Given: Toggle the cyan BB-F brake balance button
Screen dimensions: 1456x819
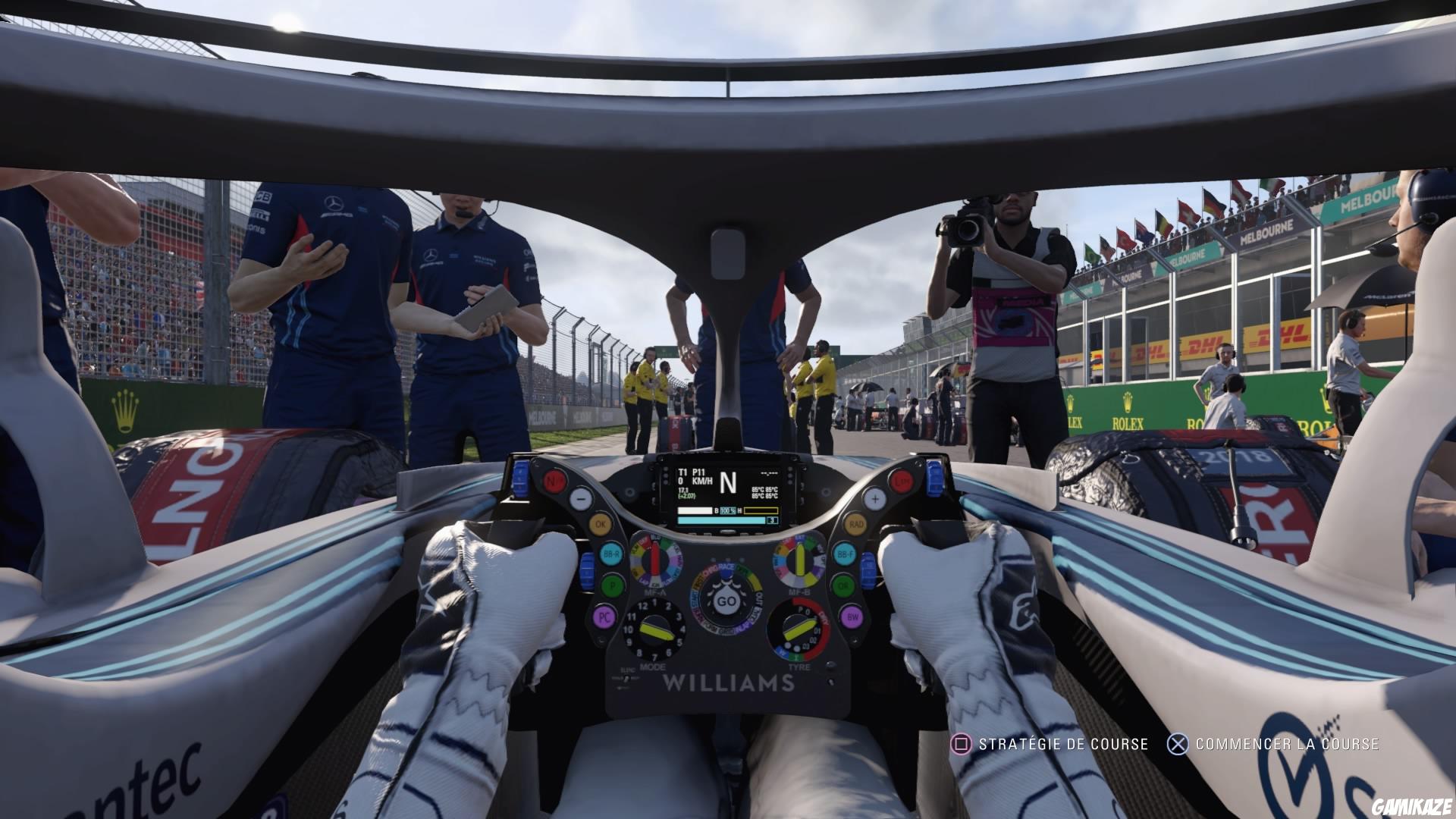Looking at the screenshot, I should pyautogui.click(x=844, y=554).
